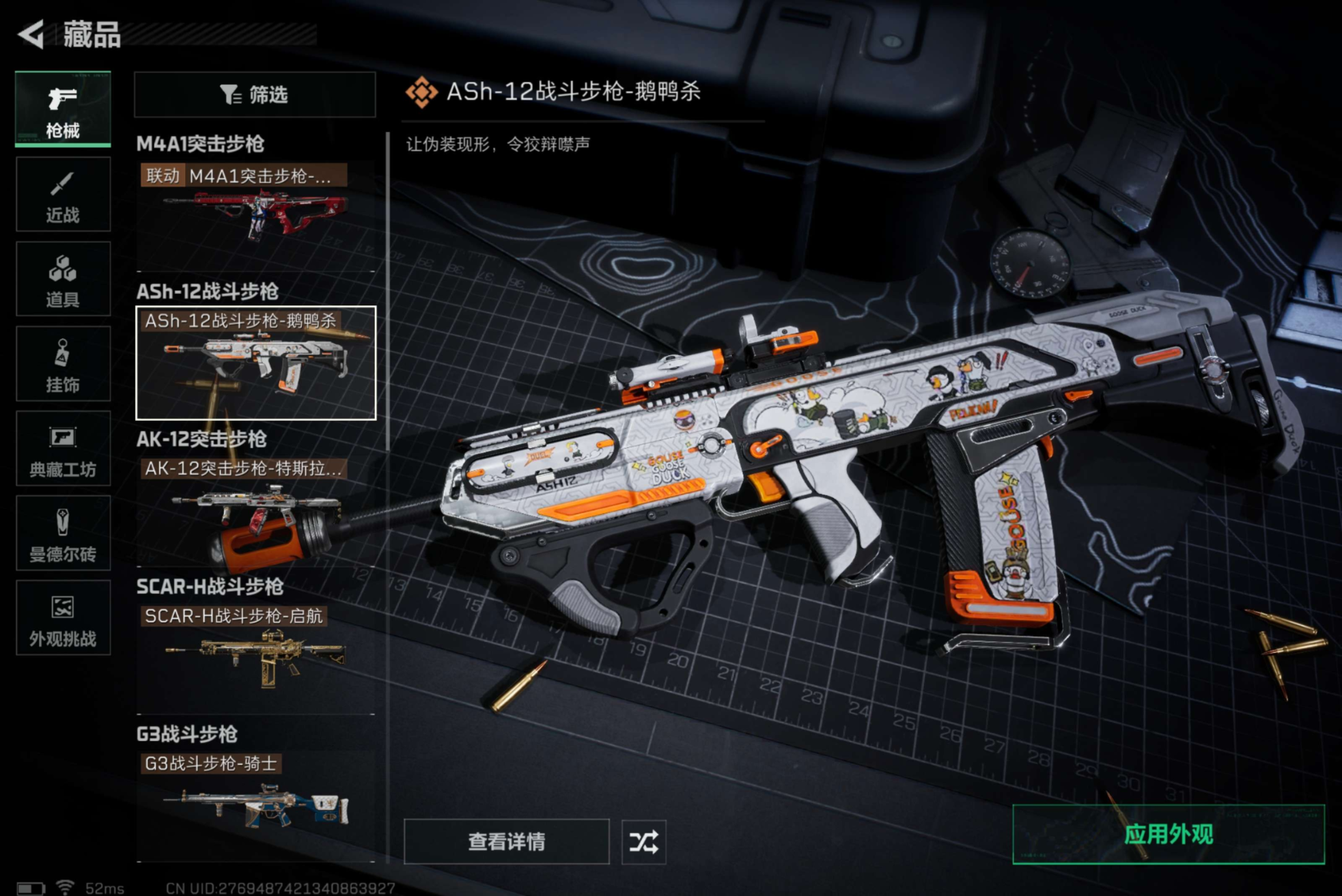
Task: Open the 近战 melee category
Action: (63, 195)
